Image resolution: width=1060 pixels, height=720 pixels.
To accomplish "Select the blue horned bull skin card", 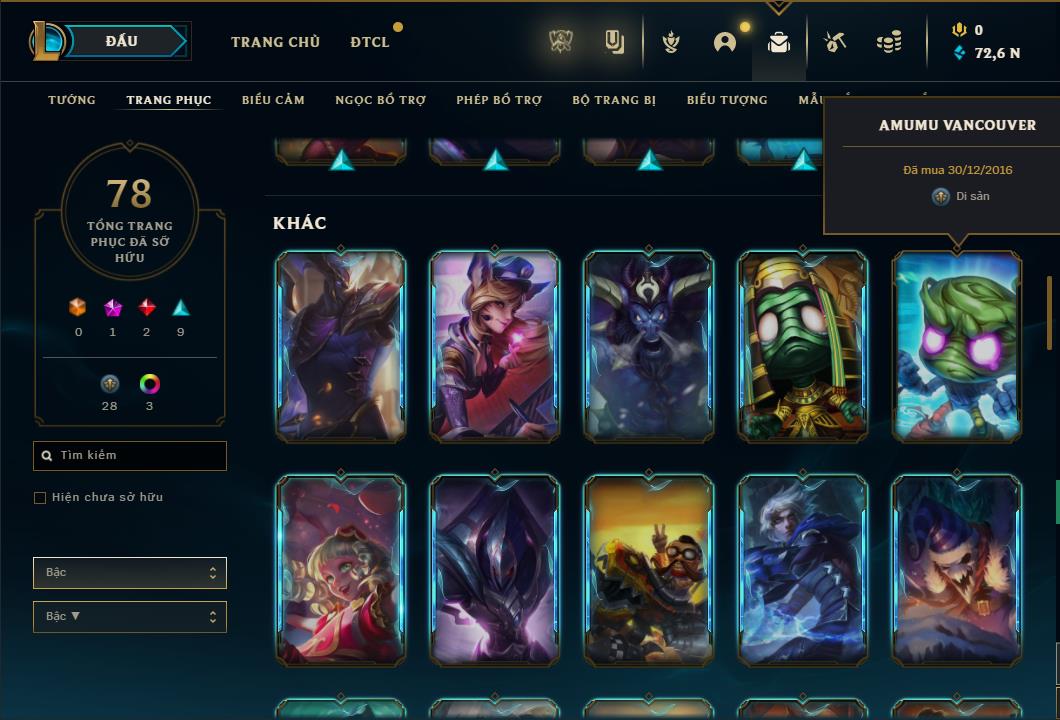I will [649, 345].
